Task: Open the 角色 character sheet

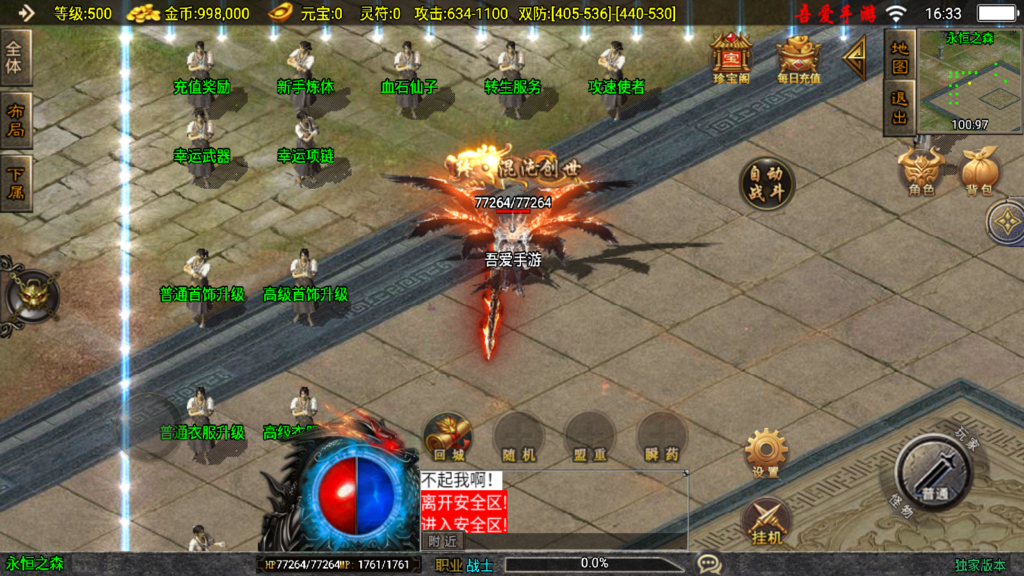Action: tap(920, 172)
